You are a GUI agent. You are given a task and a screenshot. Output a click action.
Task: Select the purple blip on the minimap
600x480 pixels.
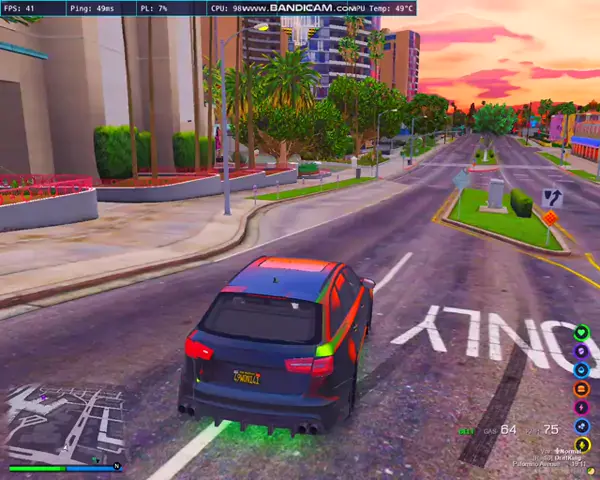point(44,398)
